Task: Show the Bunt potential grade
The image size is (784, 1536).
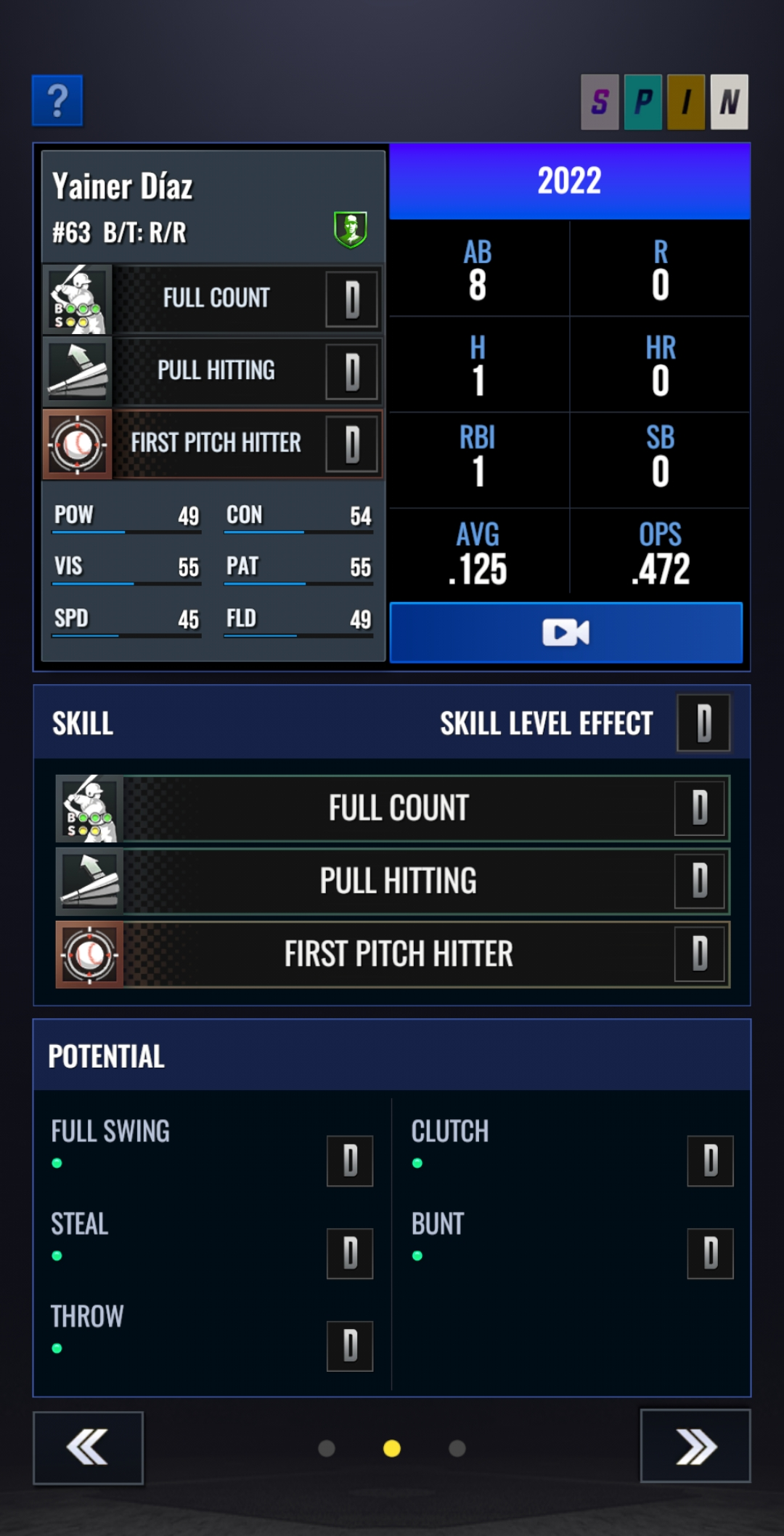Action: pyautogui.click(x=710, y=1253)
